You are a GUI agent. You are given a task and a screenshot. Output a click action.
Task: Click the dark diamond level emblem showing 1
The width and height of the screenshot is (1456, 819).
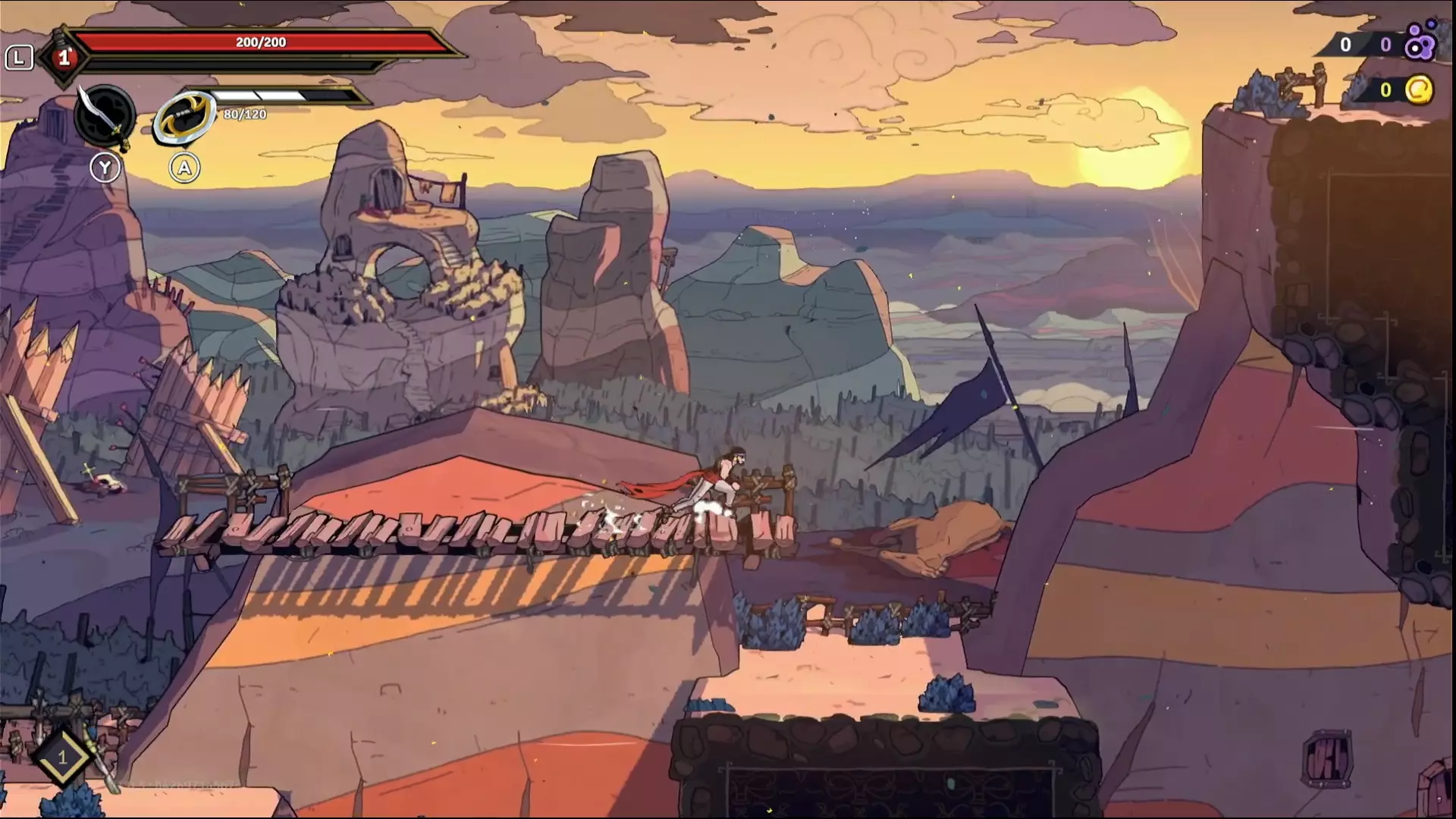(64, 57)
